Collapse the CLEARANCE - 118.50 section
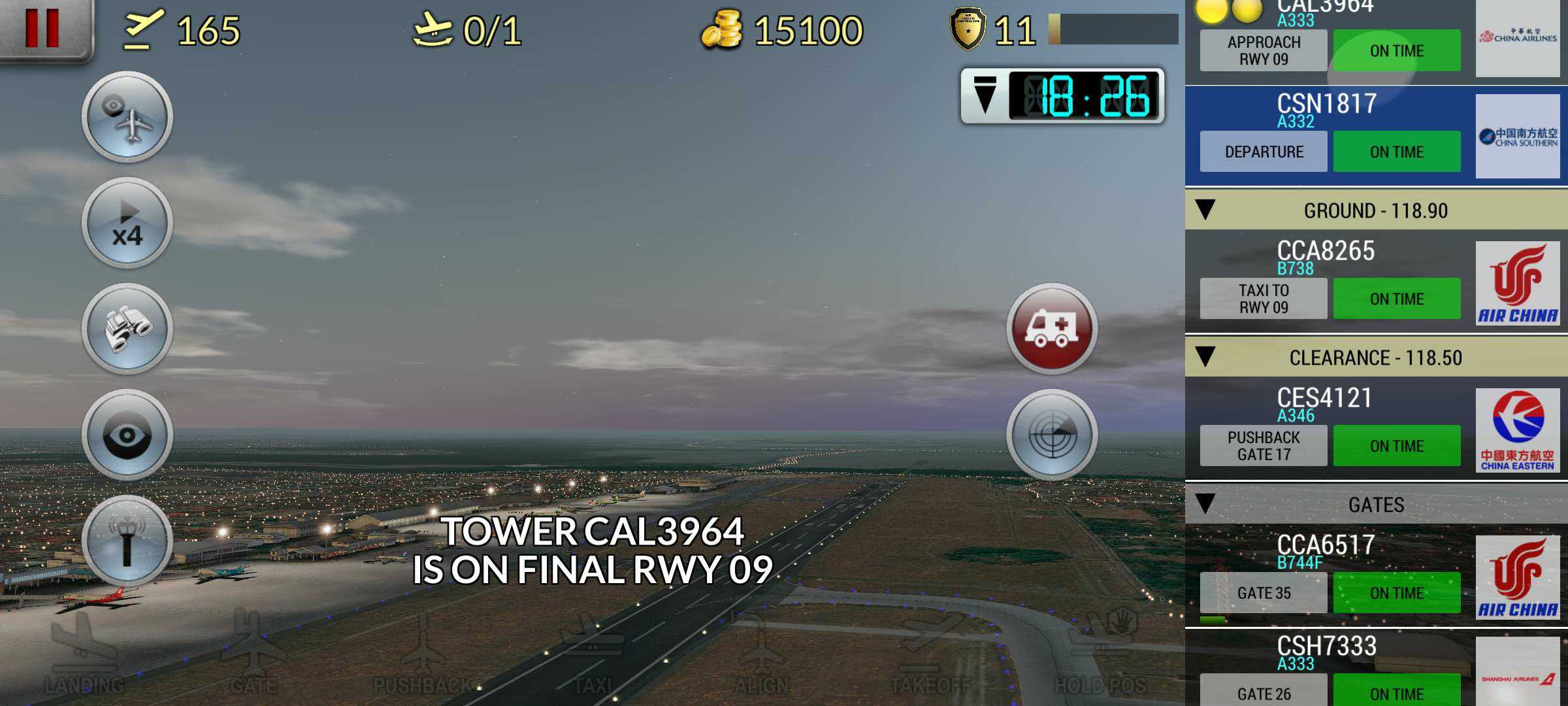This screenshot has height=706, width=1568. pos(1205,358)
